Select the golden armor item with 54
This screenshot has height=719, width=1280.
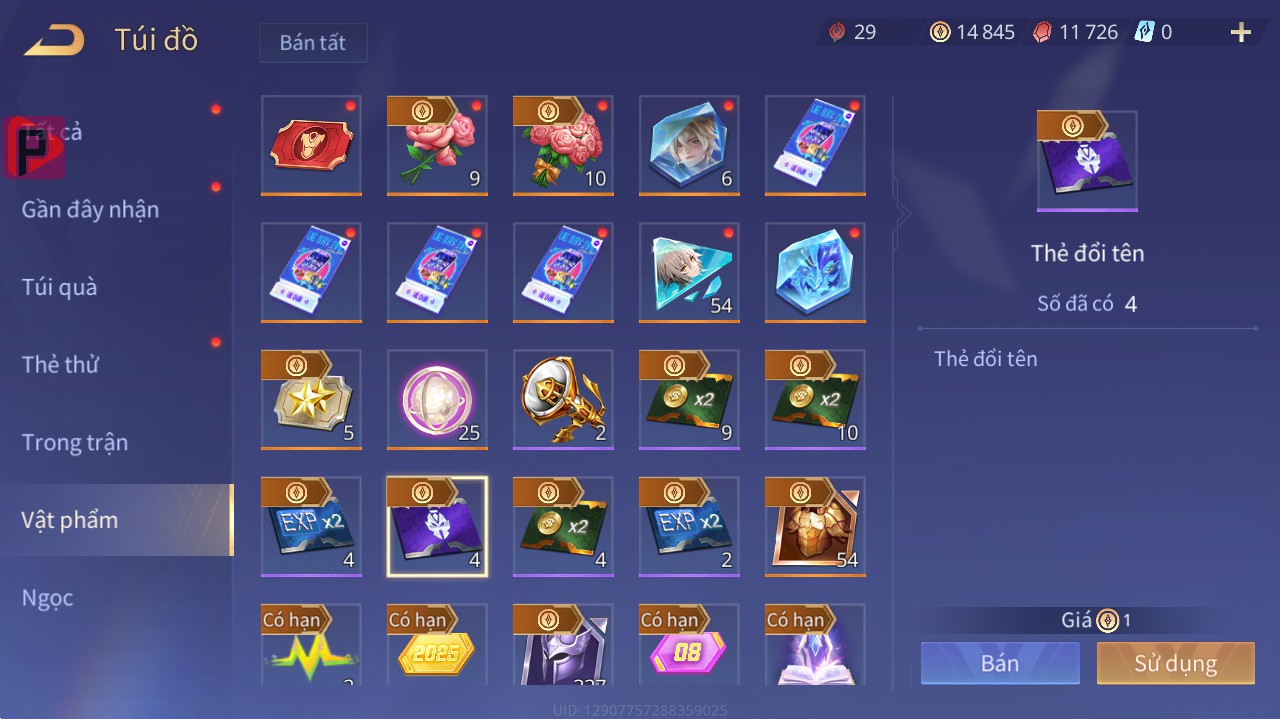pyautogui.click(x=815, y=526)
